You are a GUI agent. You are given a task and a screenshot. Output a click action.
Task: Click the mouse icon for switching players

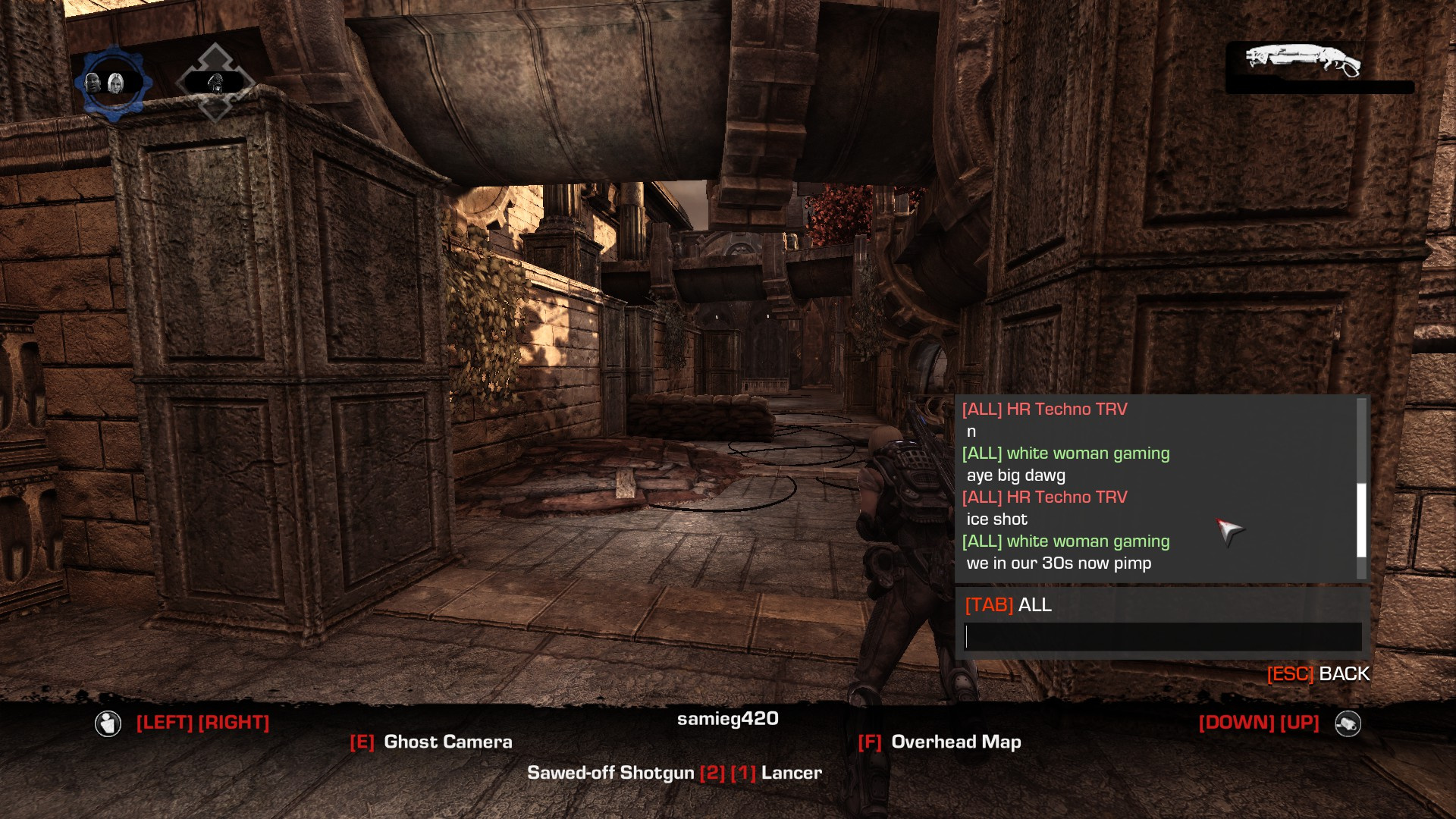coord(108,723)
